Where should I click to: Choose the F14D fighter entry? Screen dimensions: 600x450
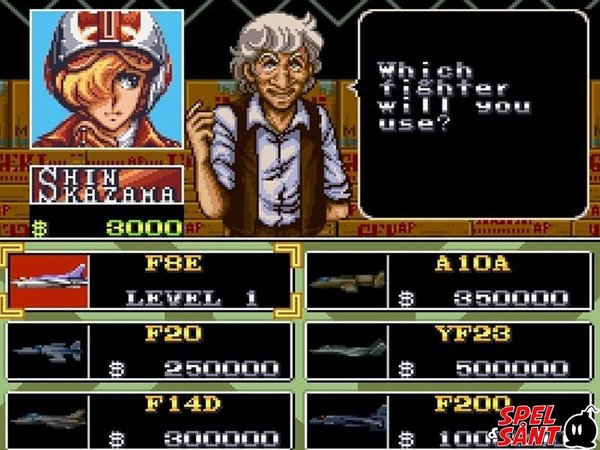click(152, 420)
